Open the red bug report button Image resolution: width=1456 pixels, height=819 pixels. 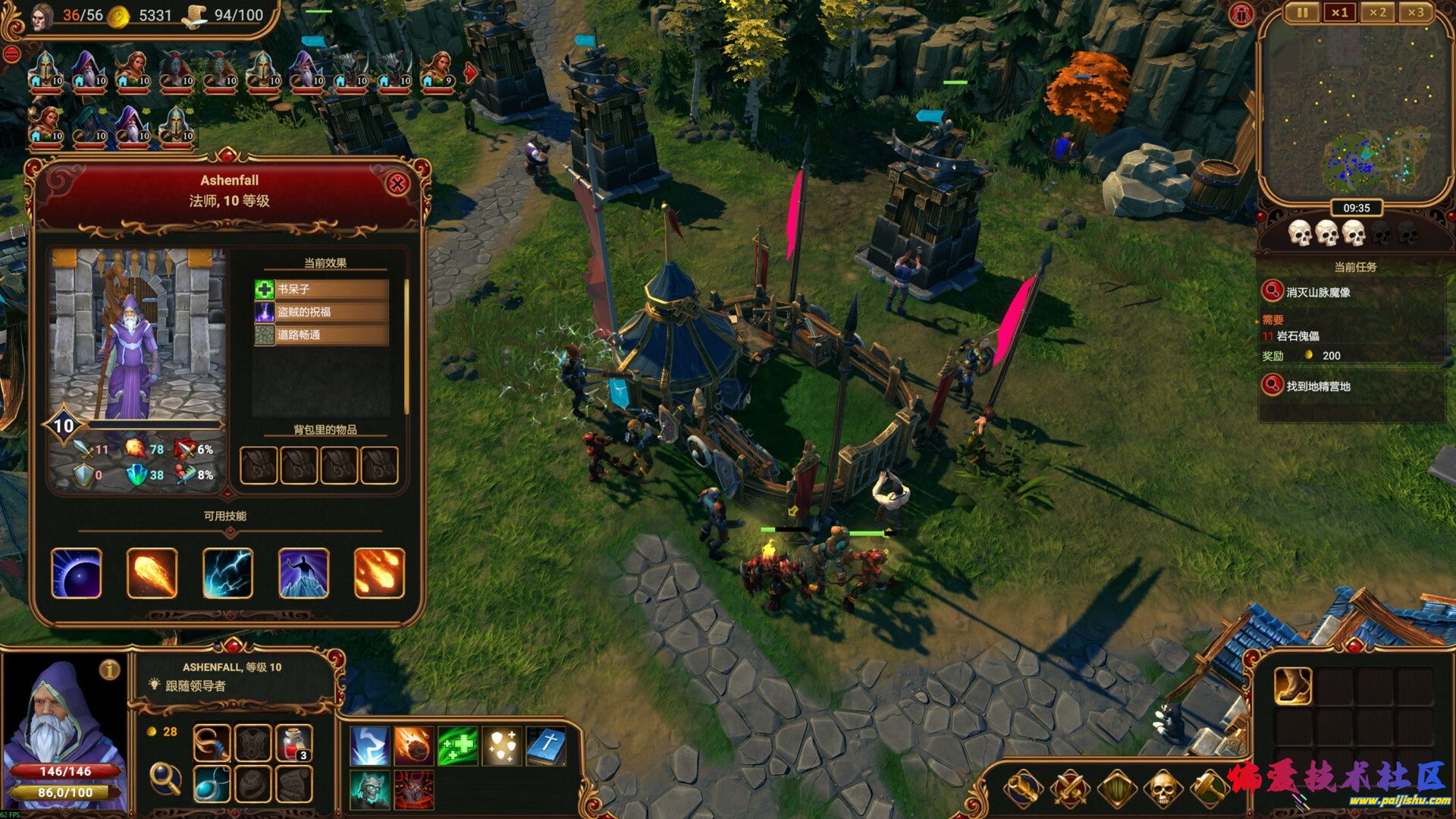[1241, 15]
